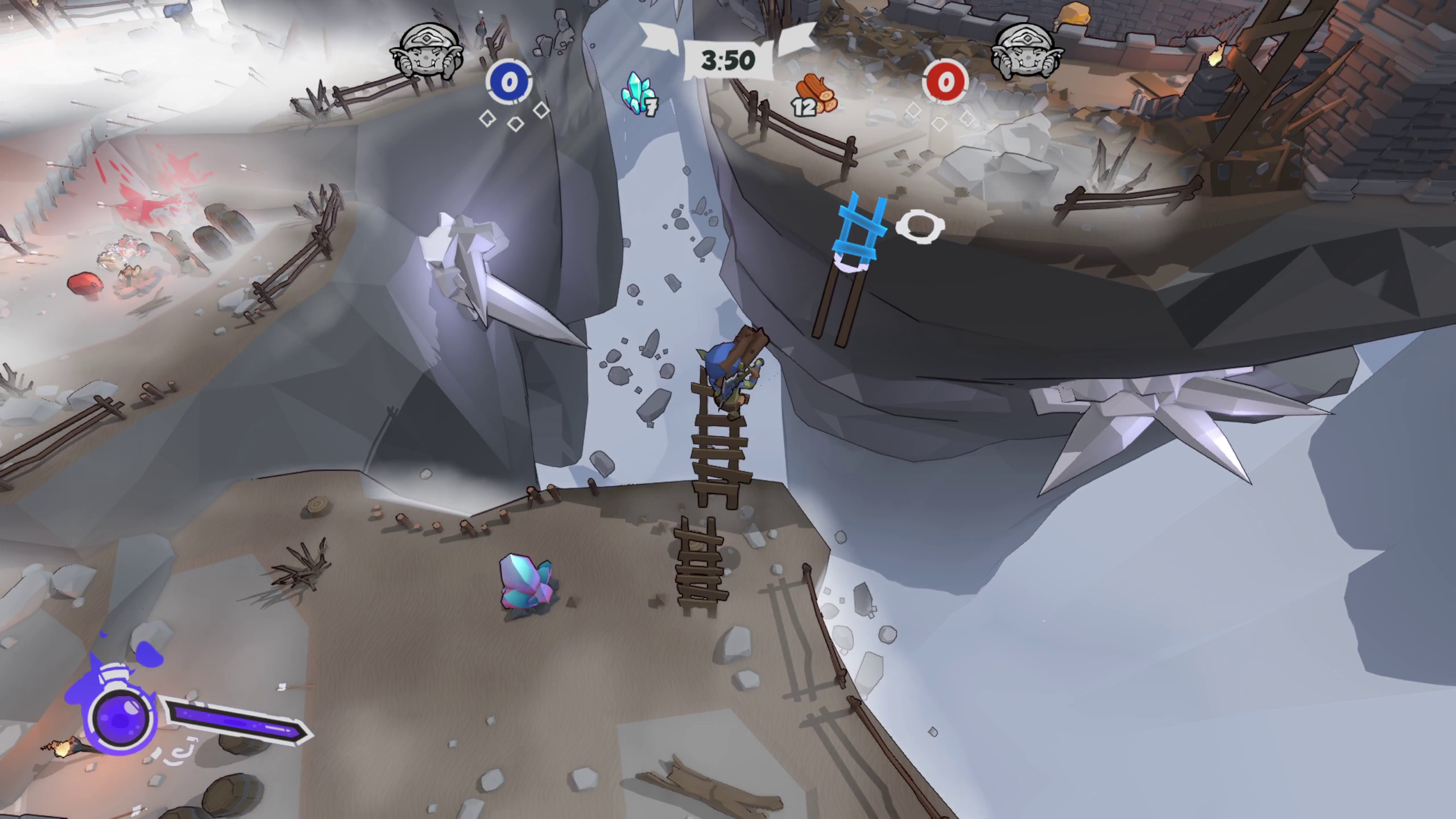Select the goblin portrait beside the red score
1456x819 pixels.
(x=1027, y=52)
